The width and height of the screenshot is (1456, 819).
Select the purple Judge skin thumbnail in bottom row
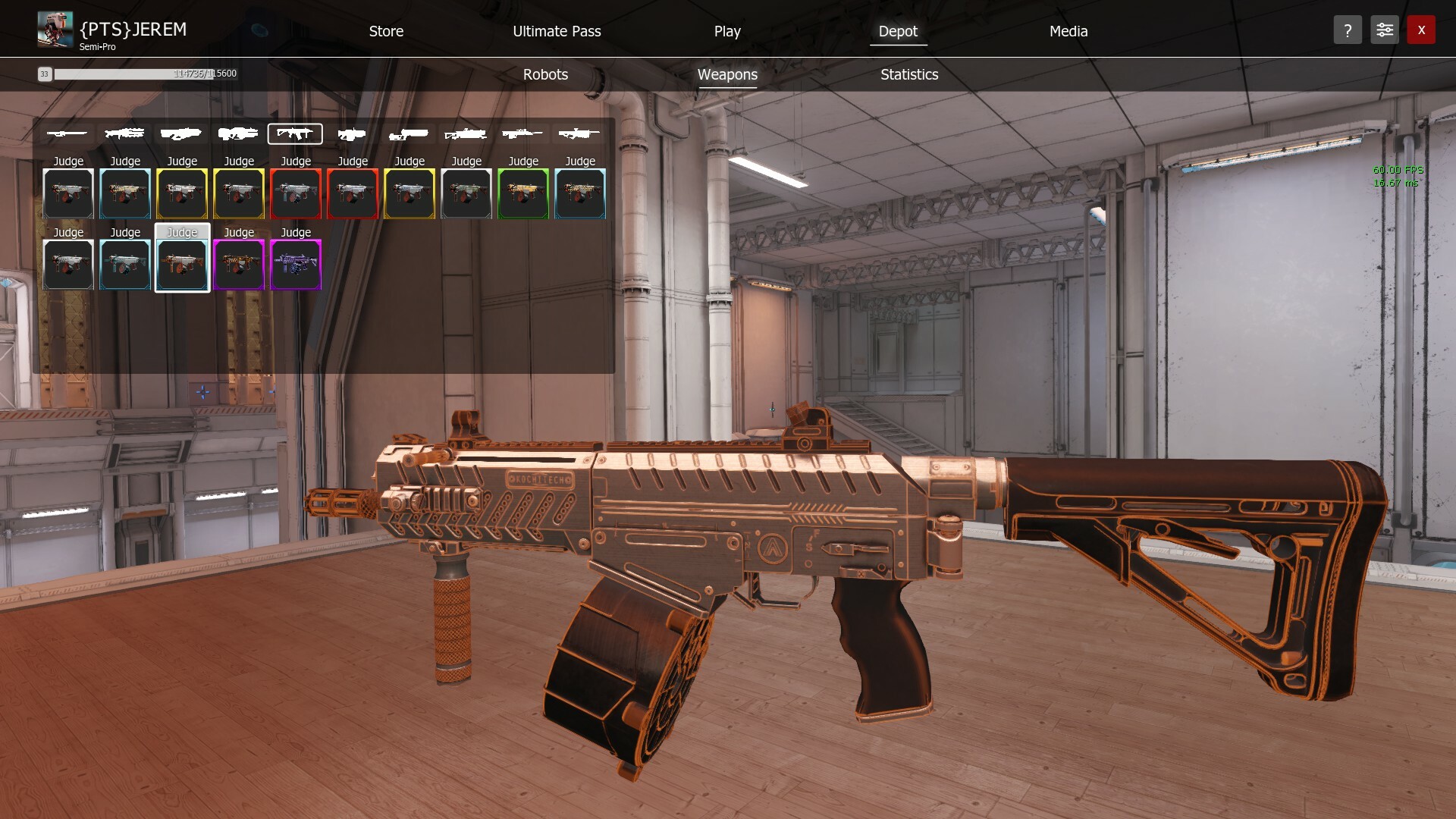click(296, 265)
